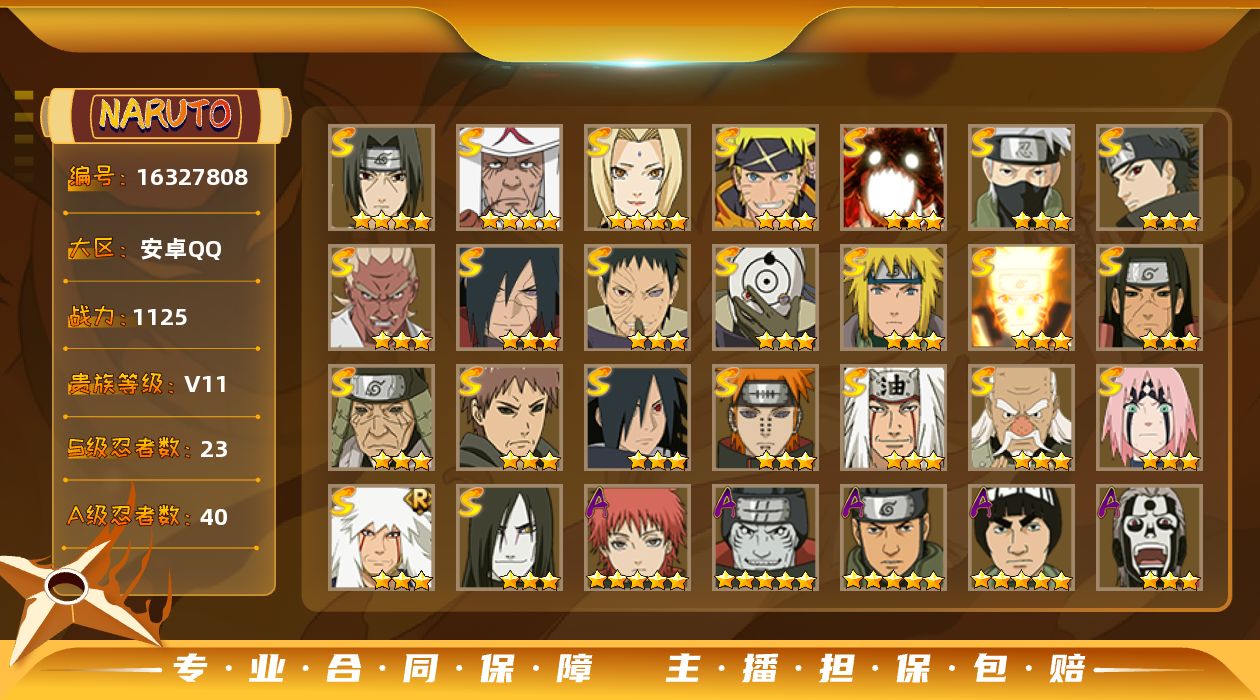Pick the blue-skinned Kisame portrait
Screen dimensions: 1260x700
point(765,537)
